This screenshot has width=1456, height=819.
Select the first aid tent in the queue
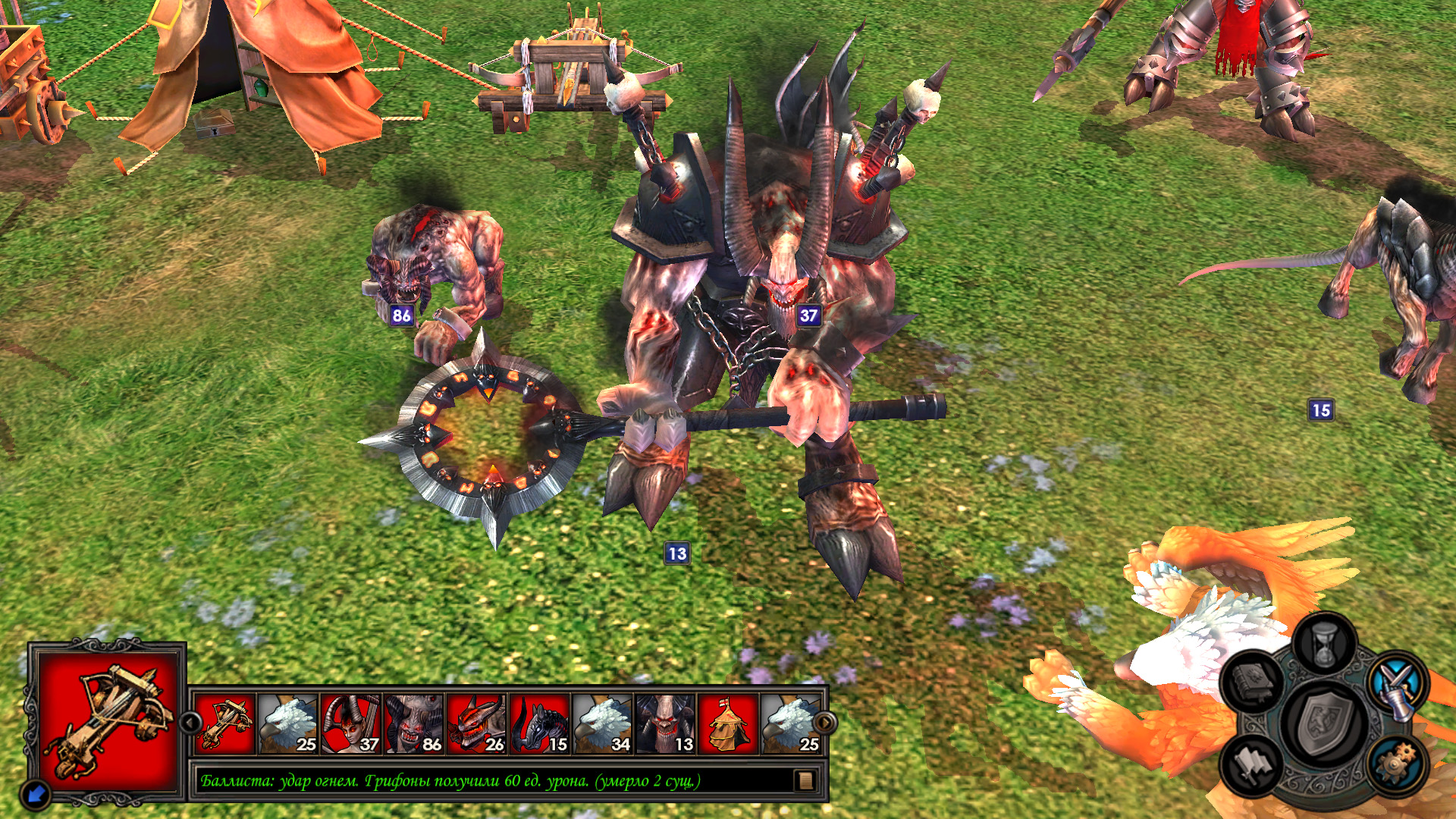(728, 724)
